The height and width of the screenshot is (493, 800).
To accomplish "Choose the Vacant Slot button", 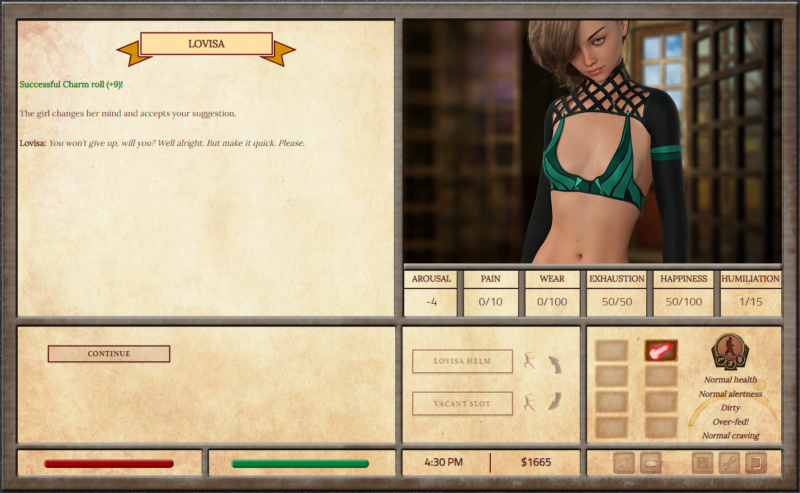I will [462, 403].
